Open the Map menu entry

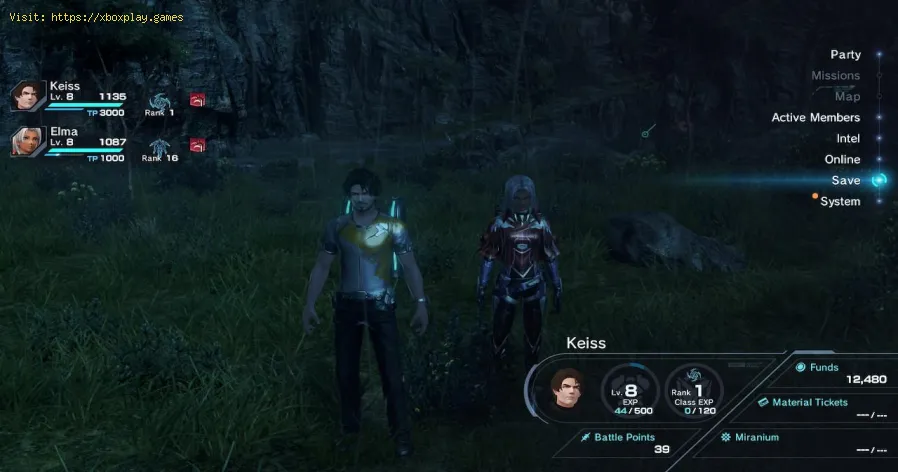click(x=847, y=97)
